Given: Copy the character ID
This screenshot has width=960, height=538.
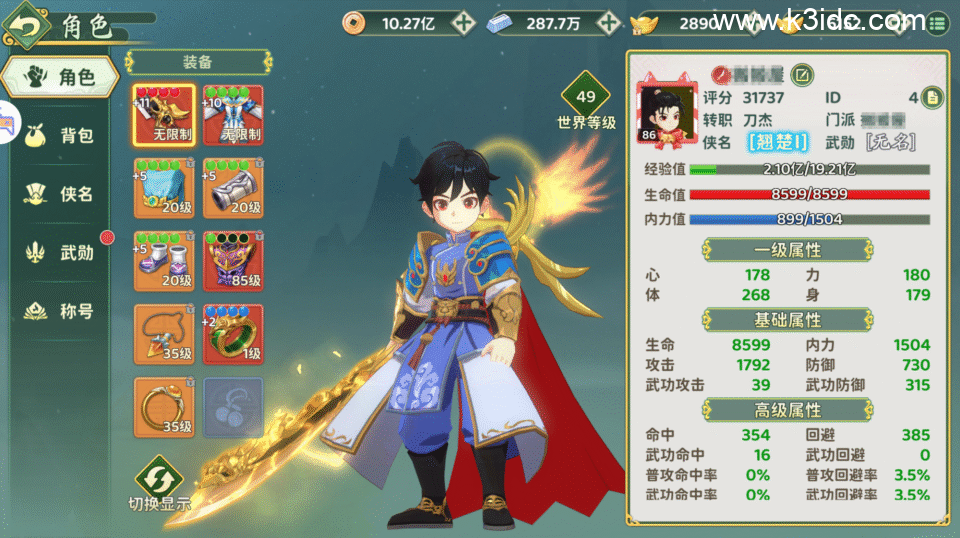Looking at the screenshot, I should (x=931, y=97).
